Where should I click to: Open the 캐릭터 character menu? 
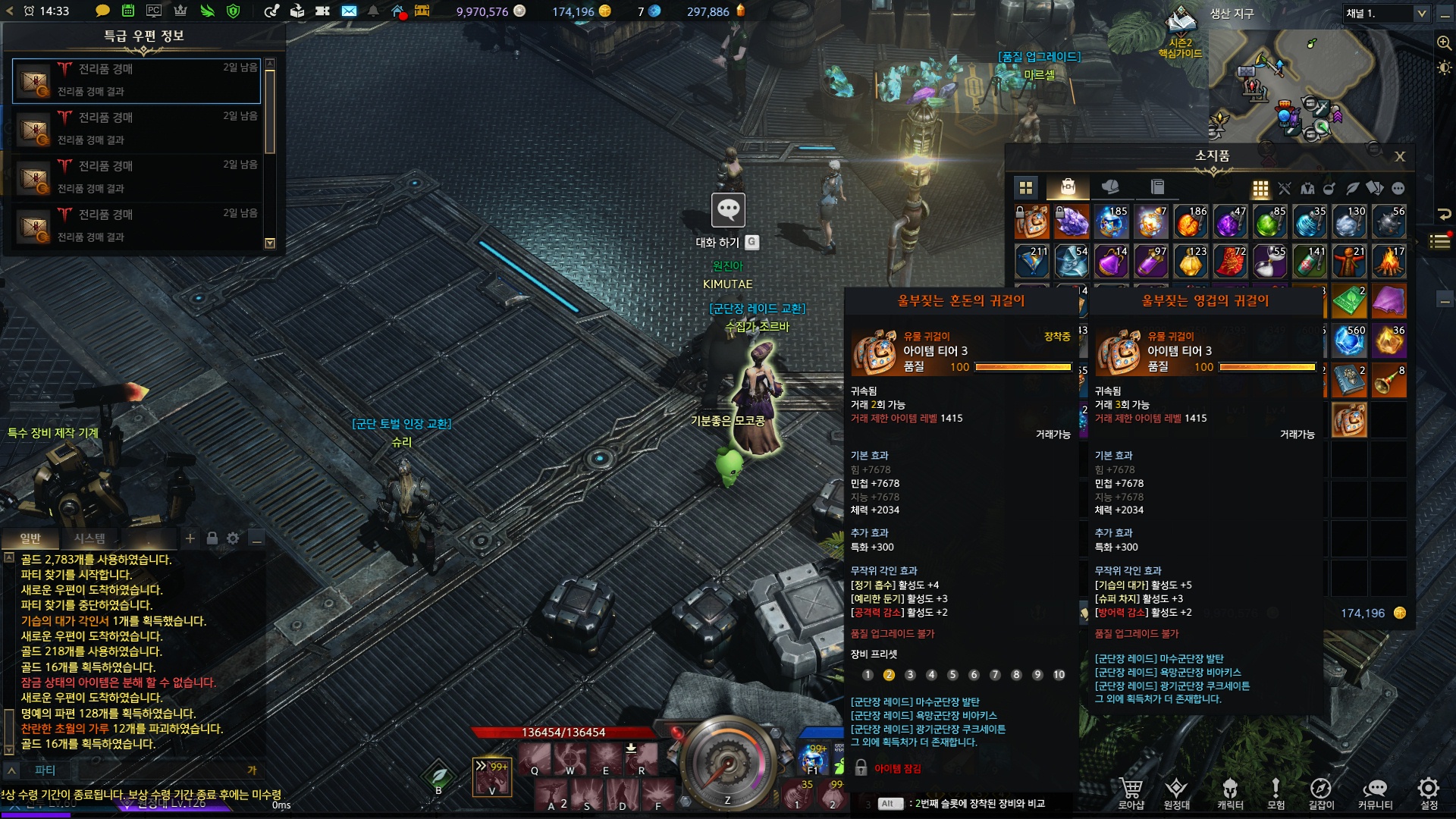(1230, 792)
